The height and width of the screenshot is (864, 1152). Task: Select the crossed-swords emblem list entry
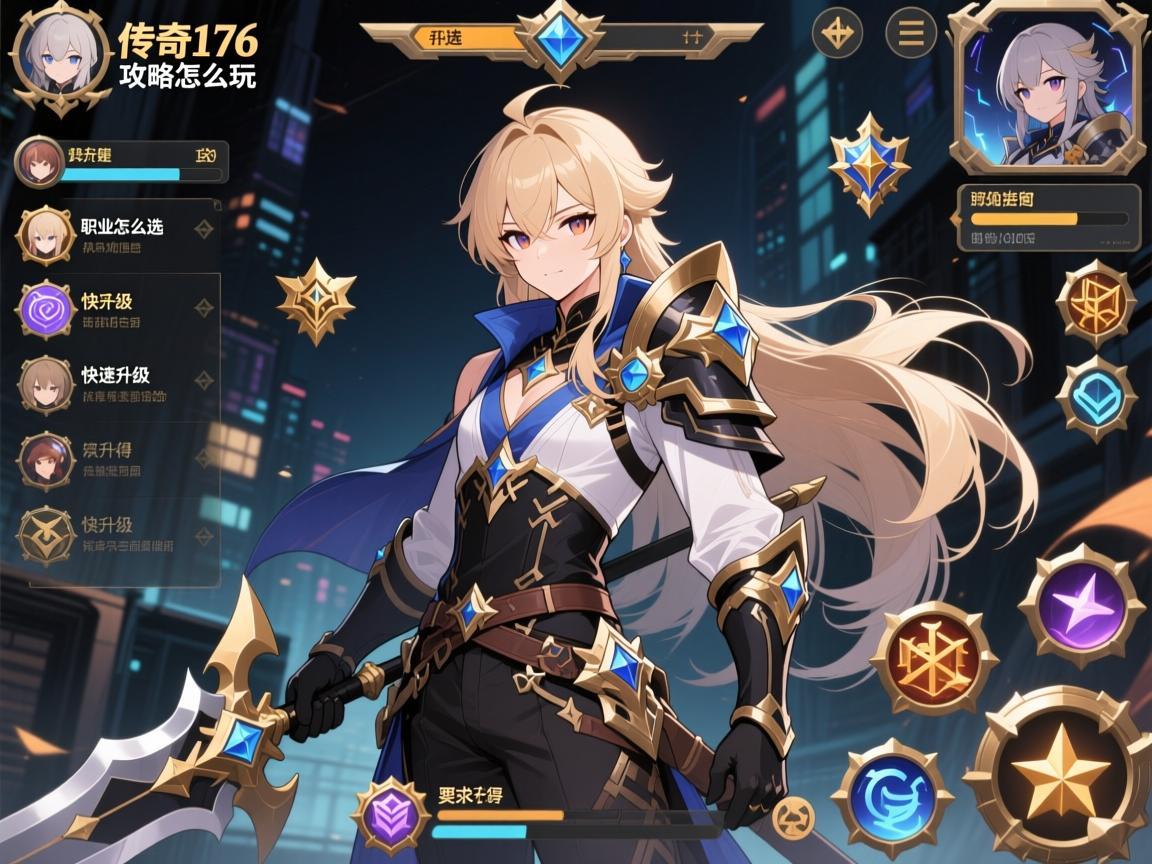[x=120, y=534]
